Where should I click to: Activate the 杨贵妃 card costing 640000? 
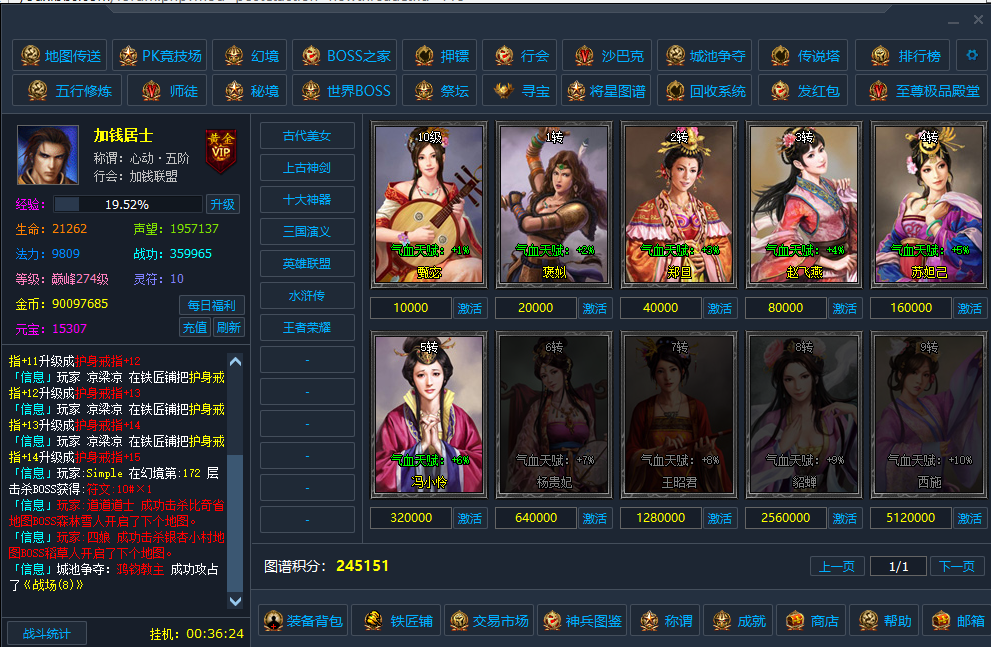[x=595, y=518]
